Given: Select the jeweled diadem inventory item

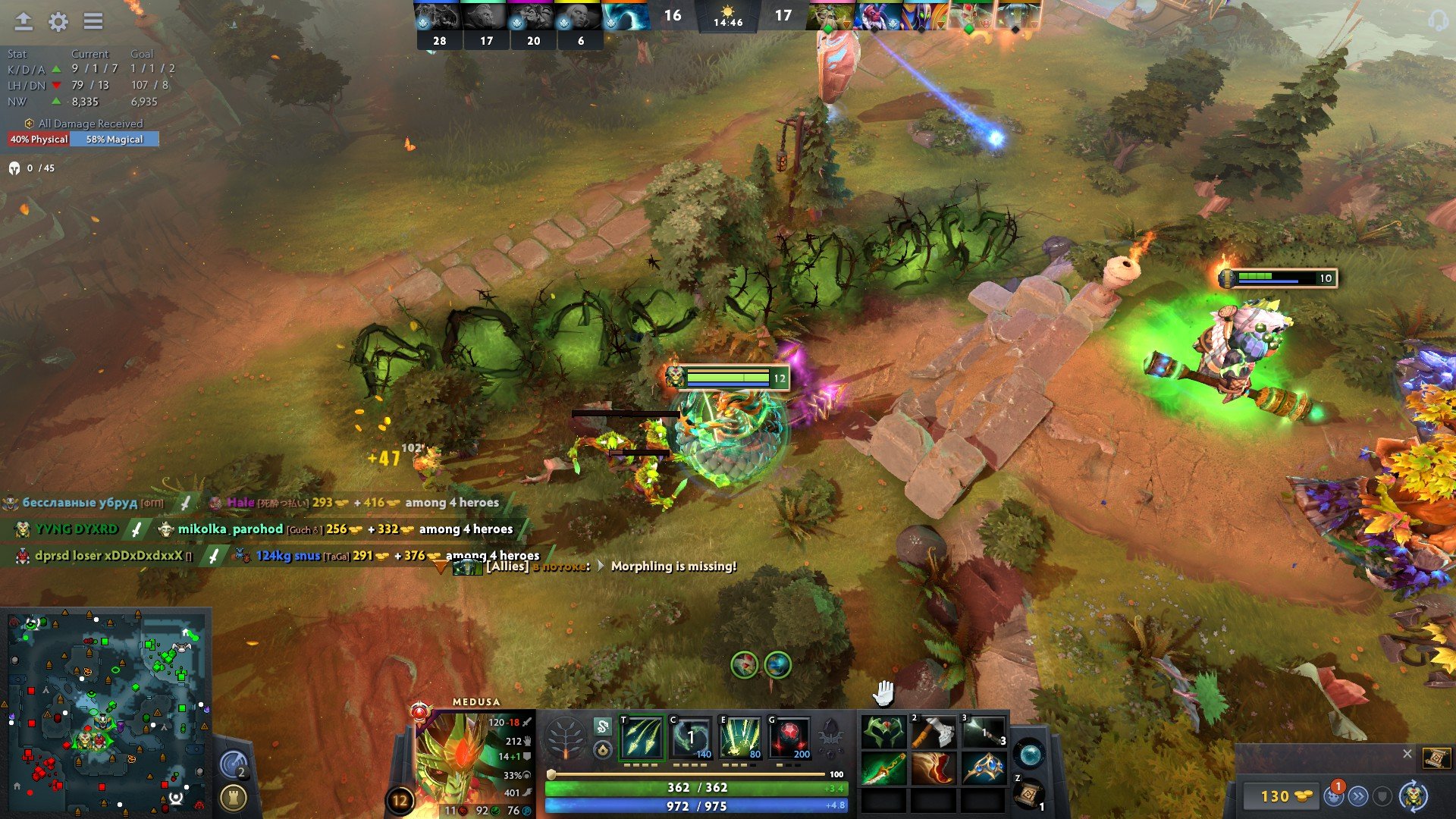Looking at the screenshot, I should pos(984,769).
